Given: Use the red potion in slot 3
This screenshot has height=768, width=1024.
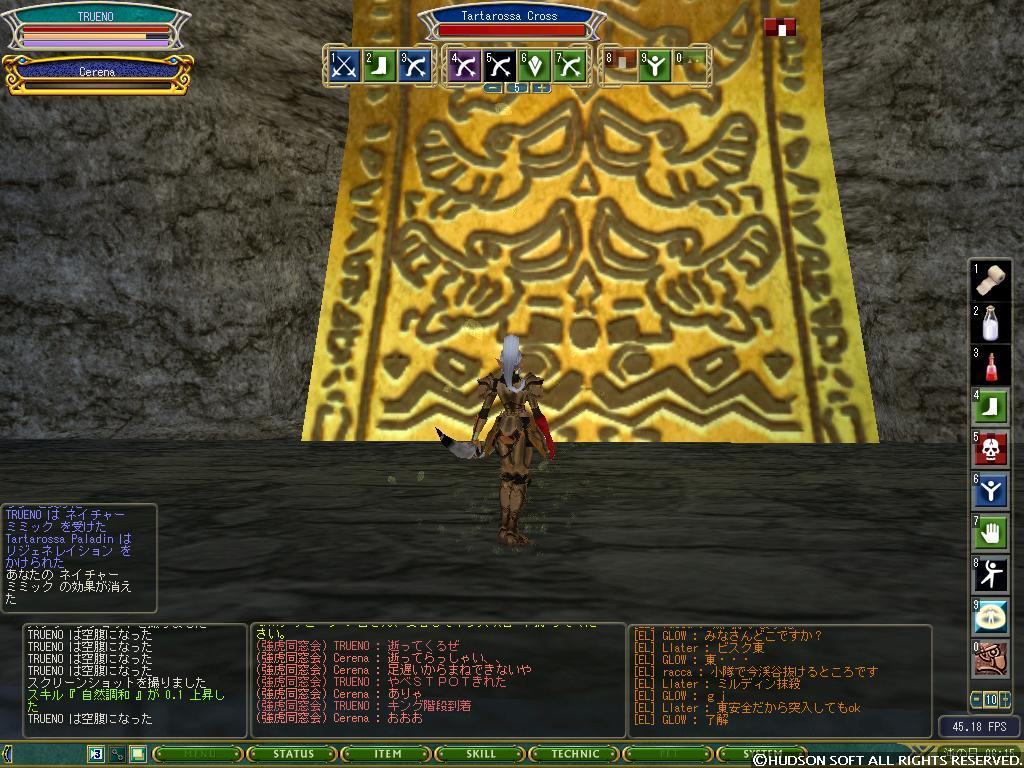Looking at the screenshot, I should pyautogui.click(x=991, y=366).
